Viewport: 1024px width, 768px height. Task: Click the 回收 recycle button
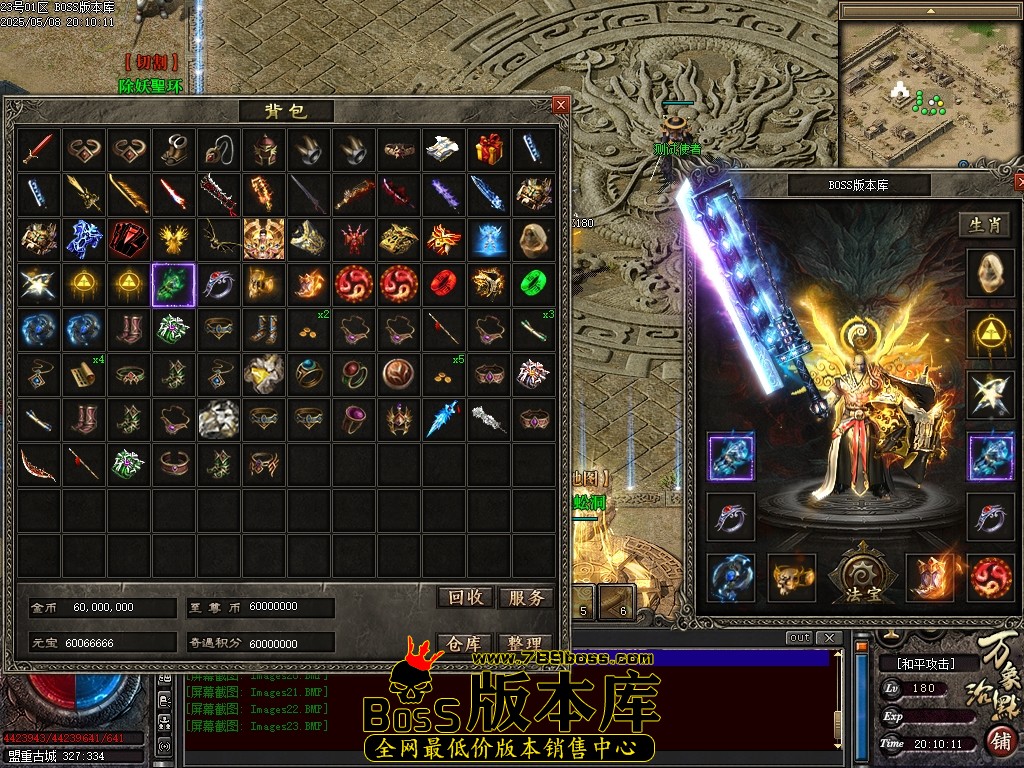(x=465, y=598)
